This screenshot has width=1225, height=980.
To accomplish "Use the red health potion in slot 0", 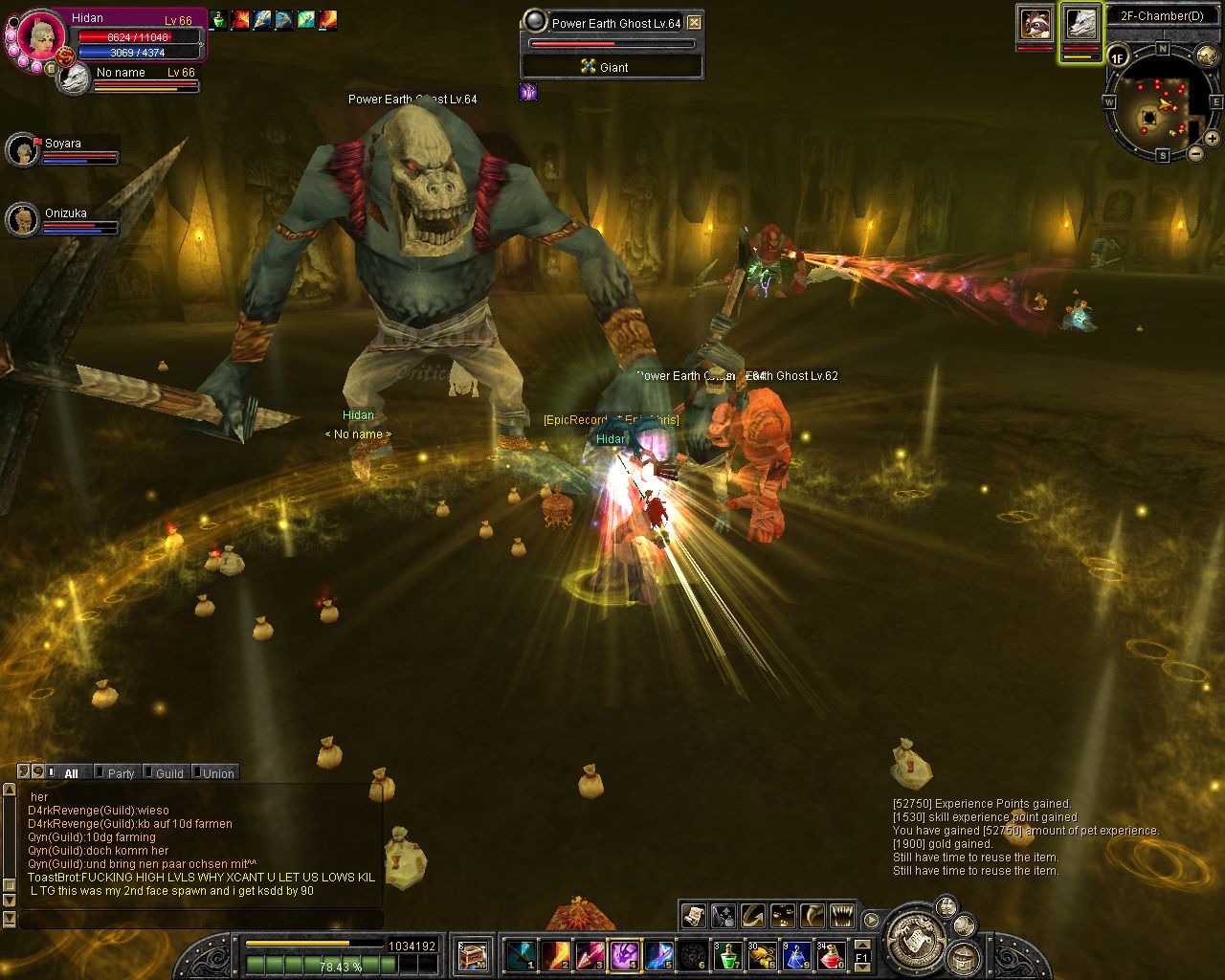I will pyautogui.click(x=830, y=954).
